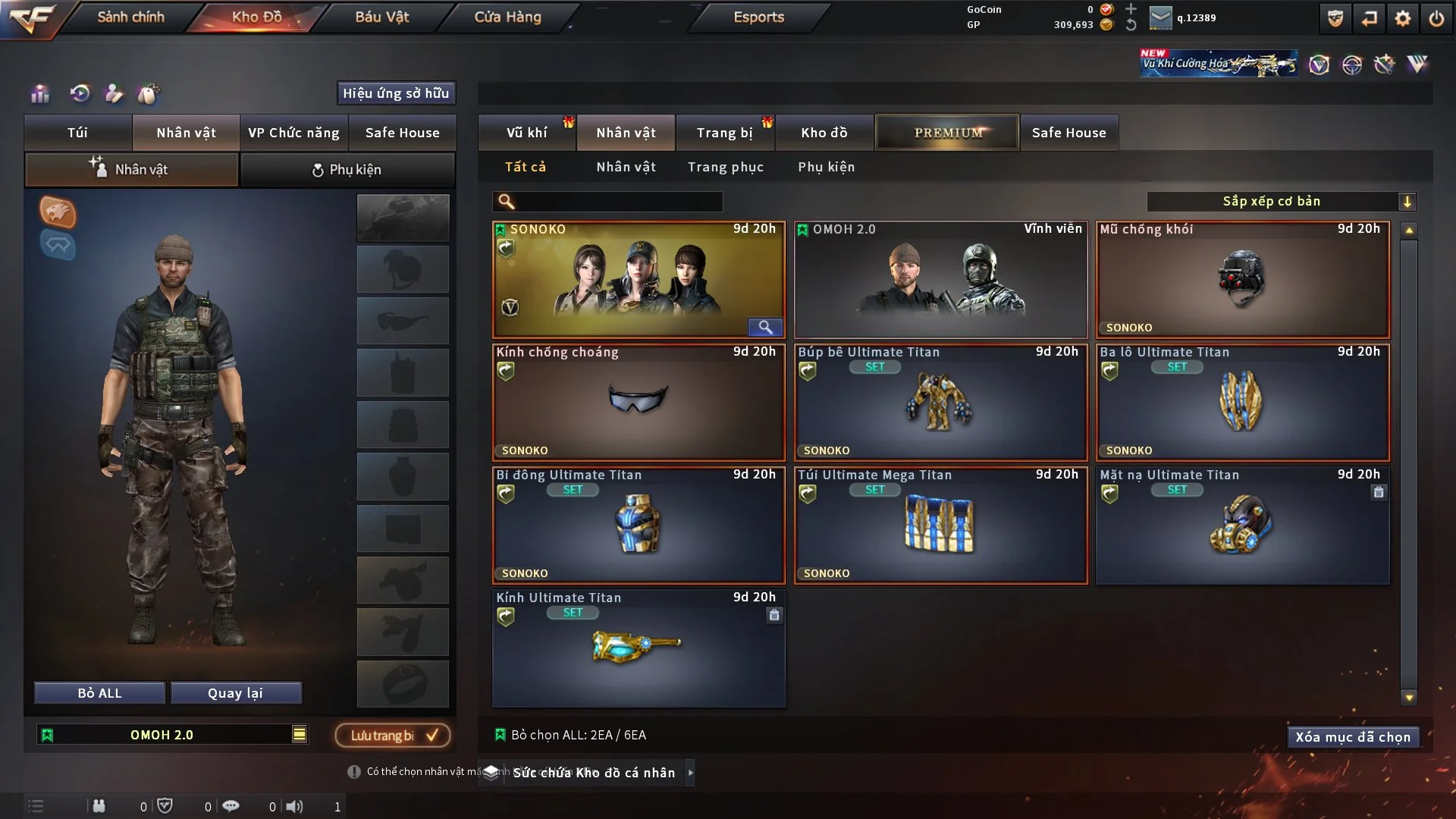Go to the Cửa Hàng shop

coord(507,17)
